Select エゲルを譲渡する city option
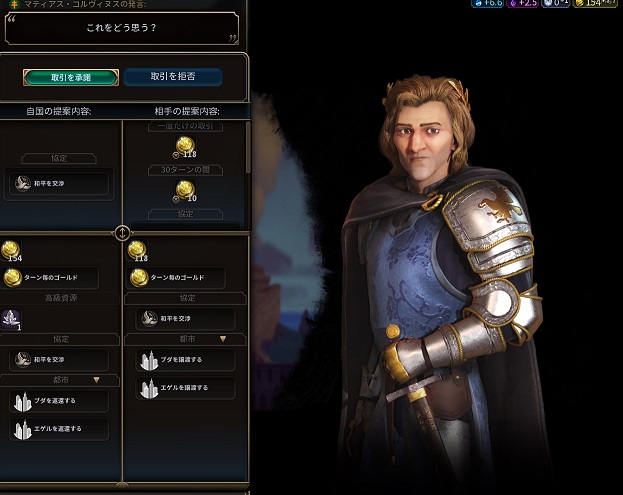Viewport: 623px width, 495px height. (x=185, y=387)
